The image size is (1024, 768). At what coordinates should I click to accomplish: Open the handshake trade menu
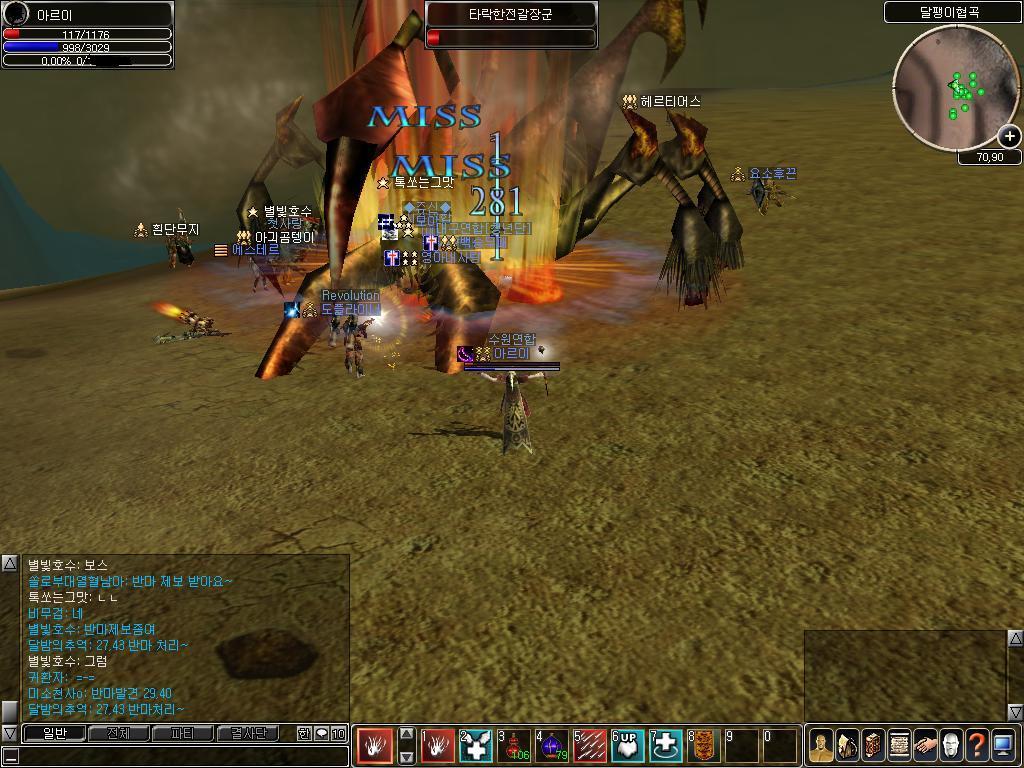(x=925, y=746)
